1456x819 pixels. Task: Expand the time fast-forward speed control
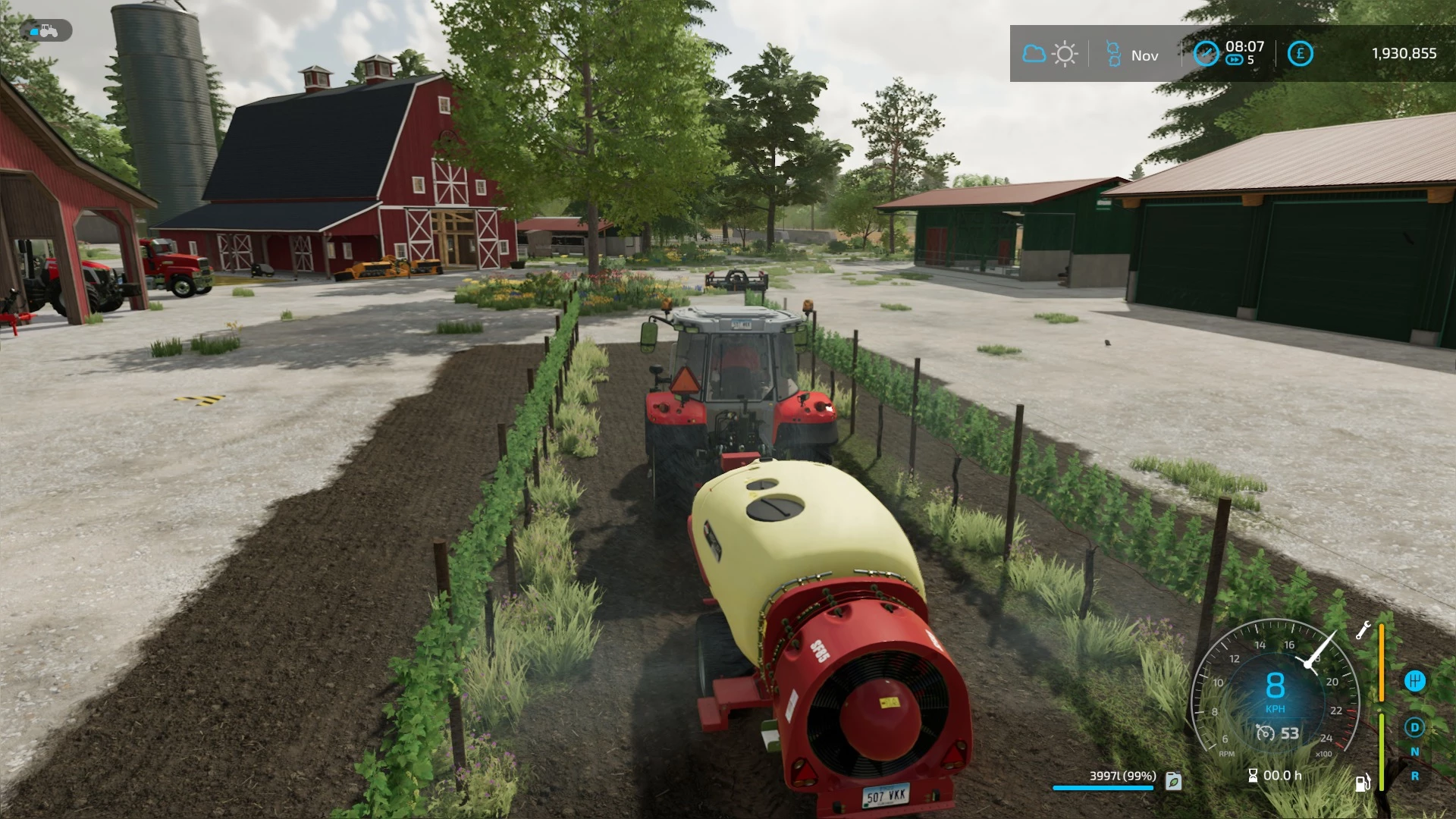tap(1233, 59)
